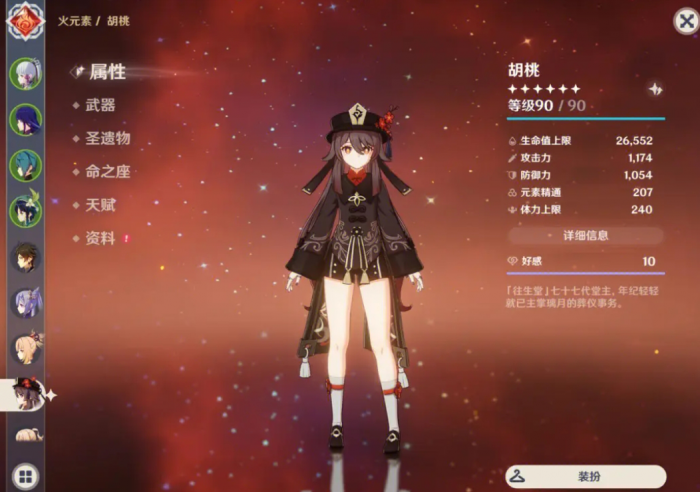This screenshot has width=700, height=492.
Task: Select the teal-haired character portrait
Action: pyautogui.click(x=25, y=165)
